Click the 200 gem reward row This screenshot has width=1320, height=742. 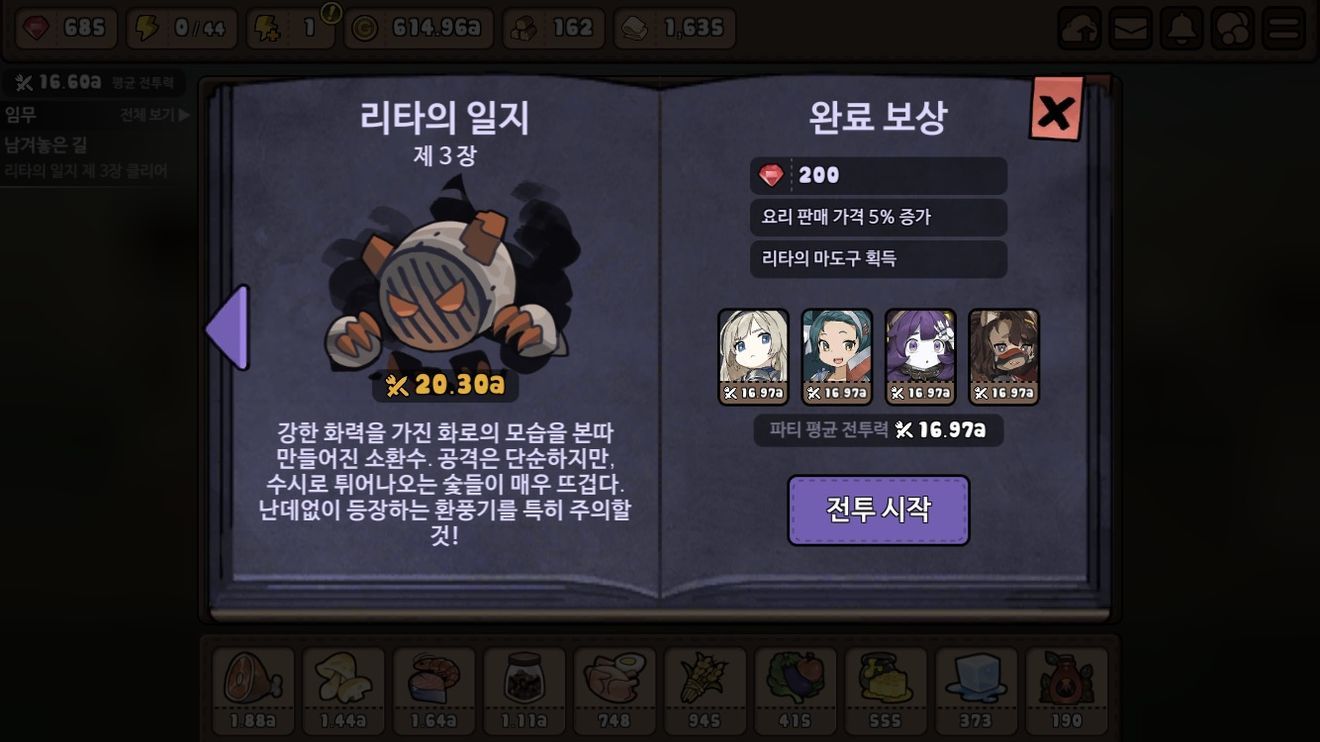[878, 176]
